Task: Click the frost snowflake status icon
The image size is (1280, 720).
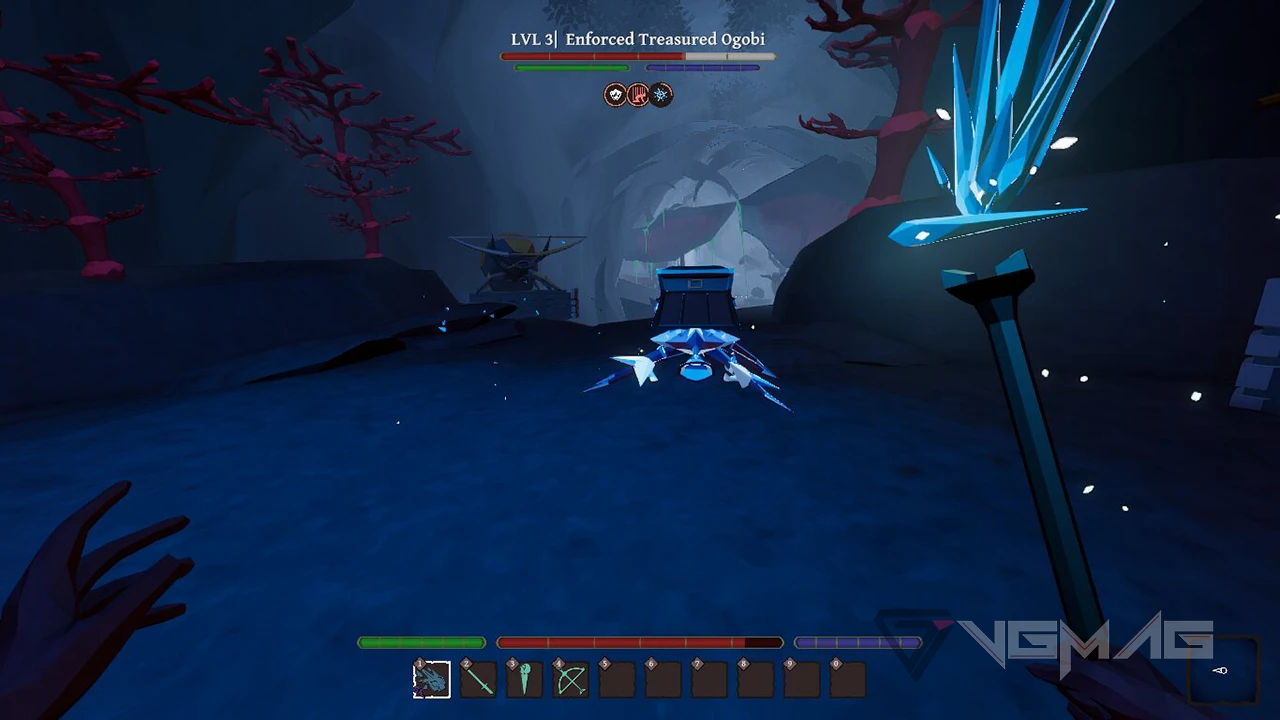Action: click(661, 95)
